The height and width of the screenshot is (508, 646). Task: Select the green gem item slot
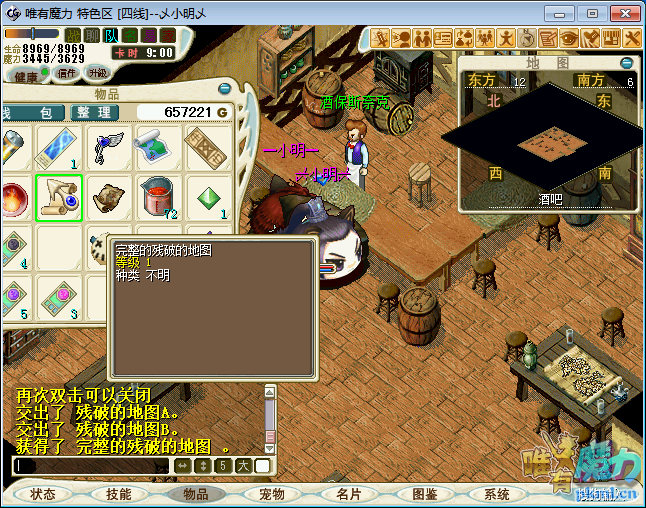[x=208, y=197]
